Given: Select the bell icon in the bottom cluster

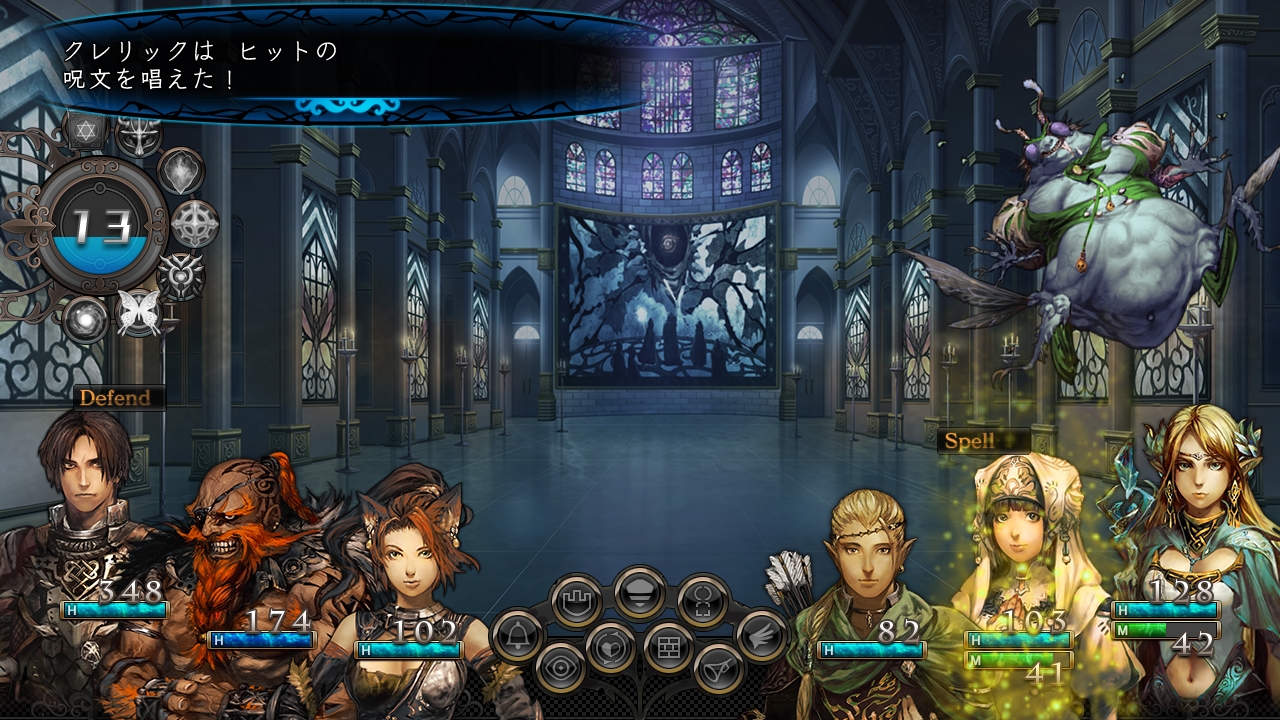Looking at the screenshot, I should pyautogui.click(x=518, y=636).
